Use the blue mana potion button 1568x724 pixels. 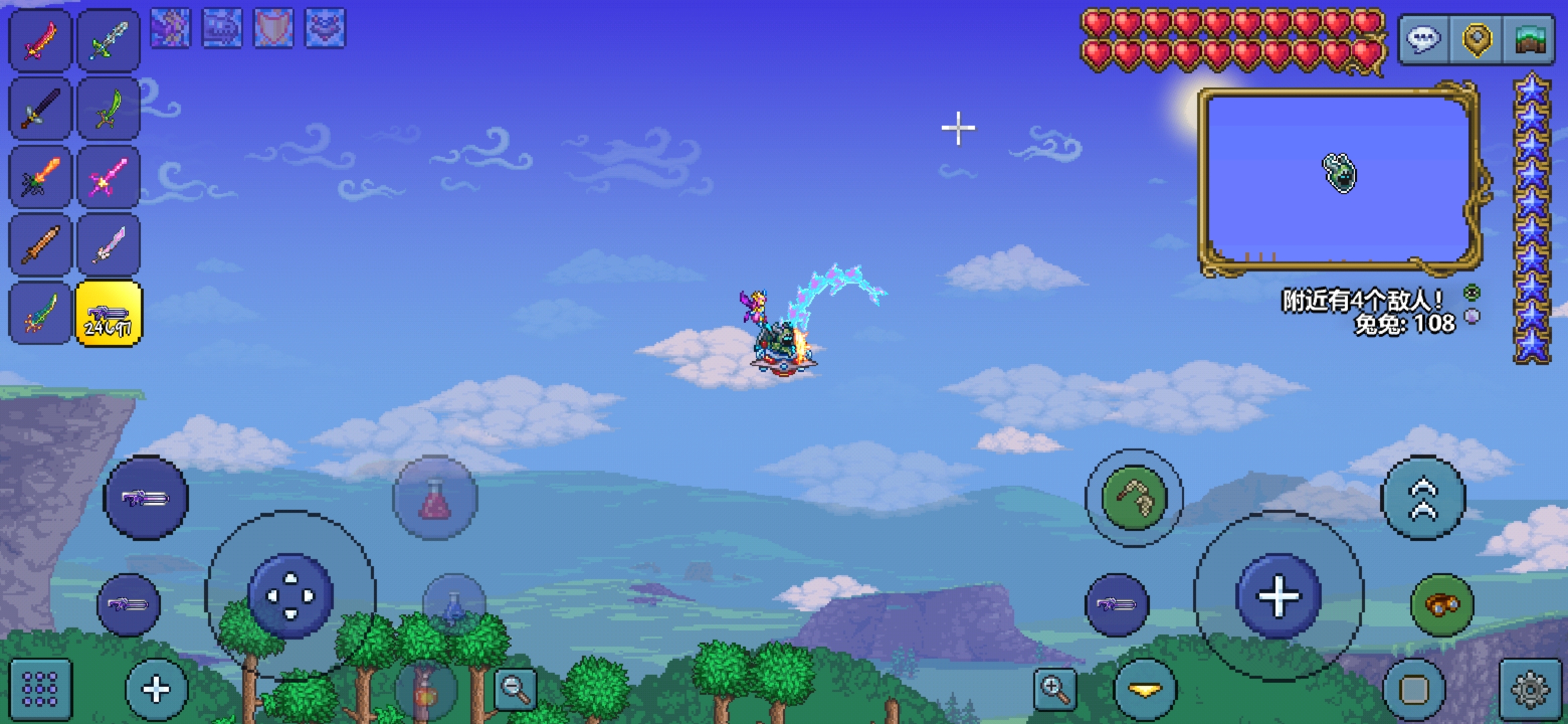pyautogui.click(x=454, y=605)
